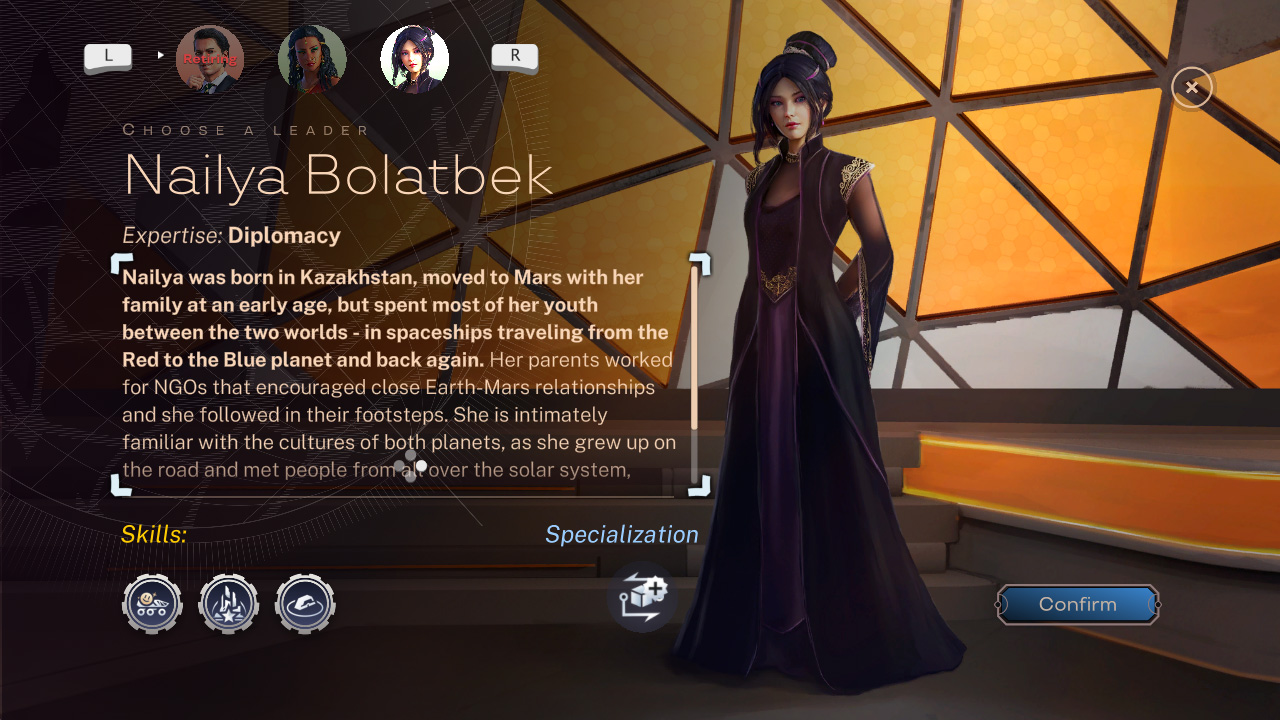Confirm Nailya Bolatbek as leader
The width and height of the screenshot is (1280, 720).
pyautogui.click(x=1078, y=604)
